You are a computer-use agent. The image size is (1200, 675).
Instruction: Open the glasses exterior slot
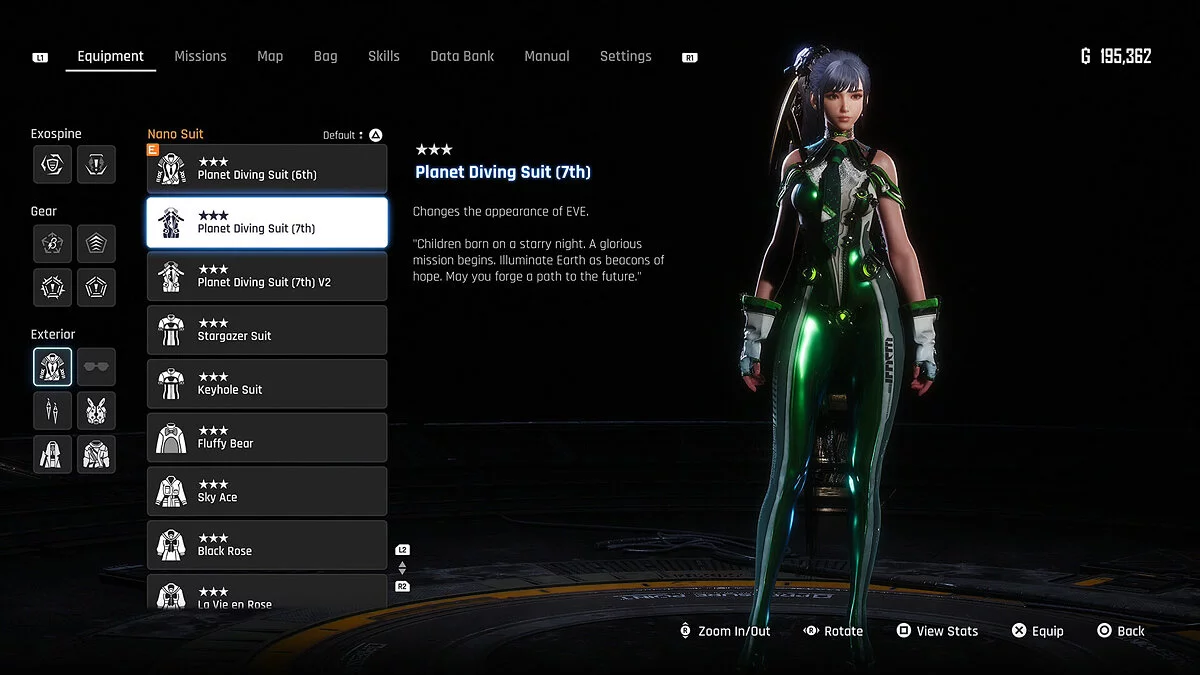point(96,367)
